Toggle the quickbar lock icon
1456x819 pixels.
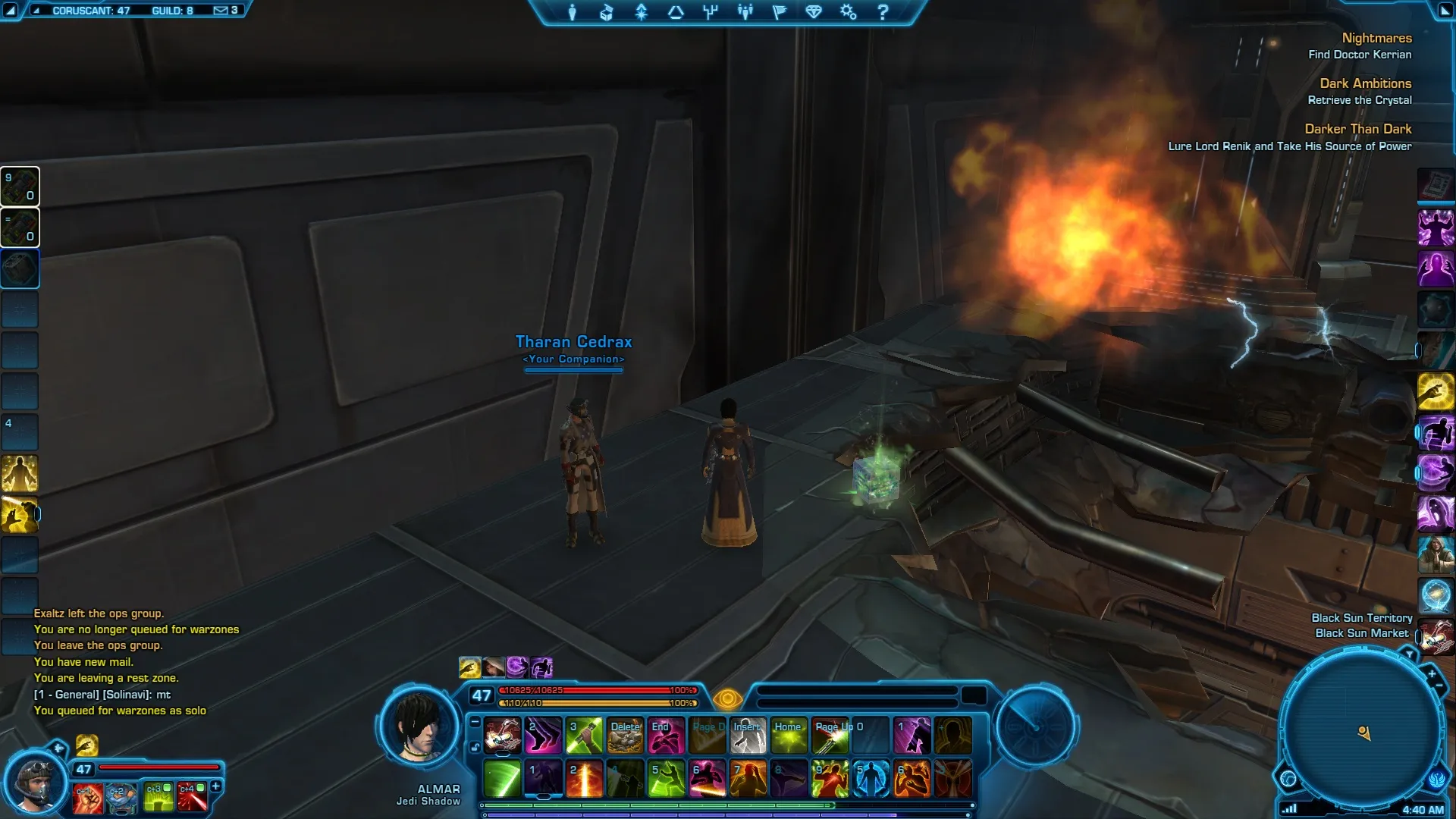coord(475,747)
